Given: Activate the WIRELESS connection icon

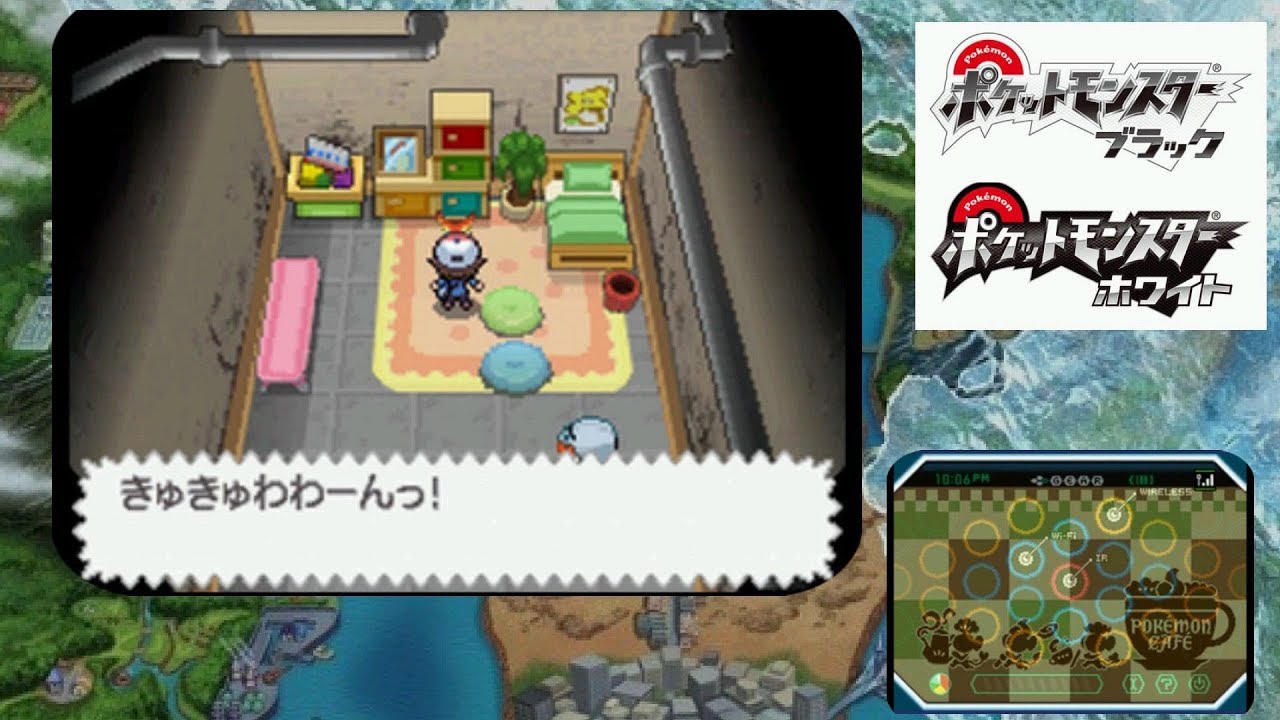Looking at the screenshot, I should pyautogui.click(x=1113, y=513).
